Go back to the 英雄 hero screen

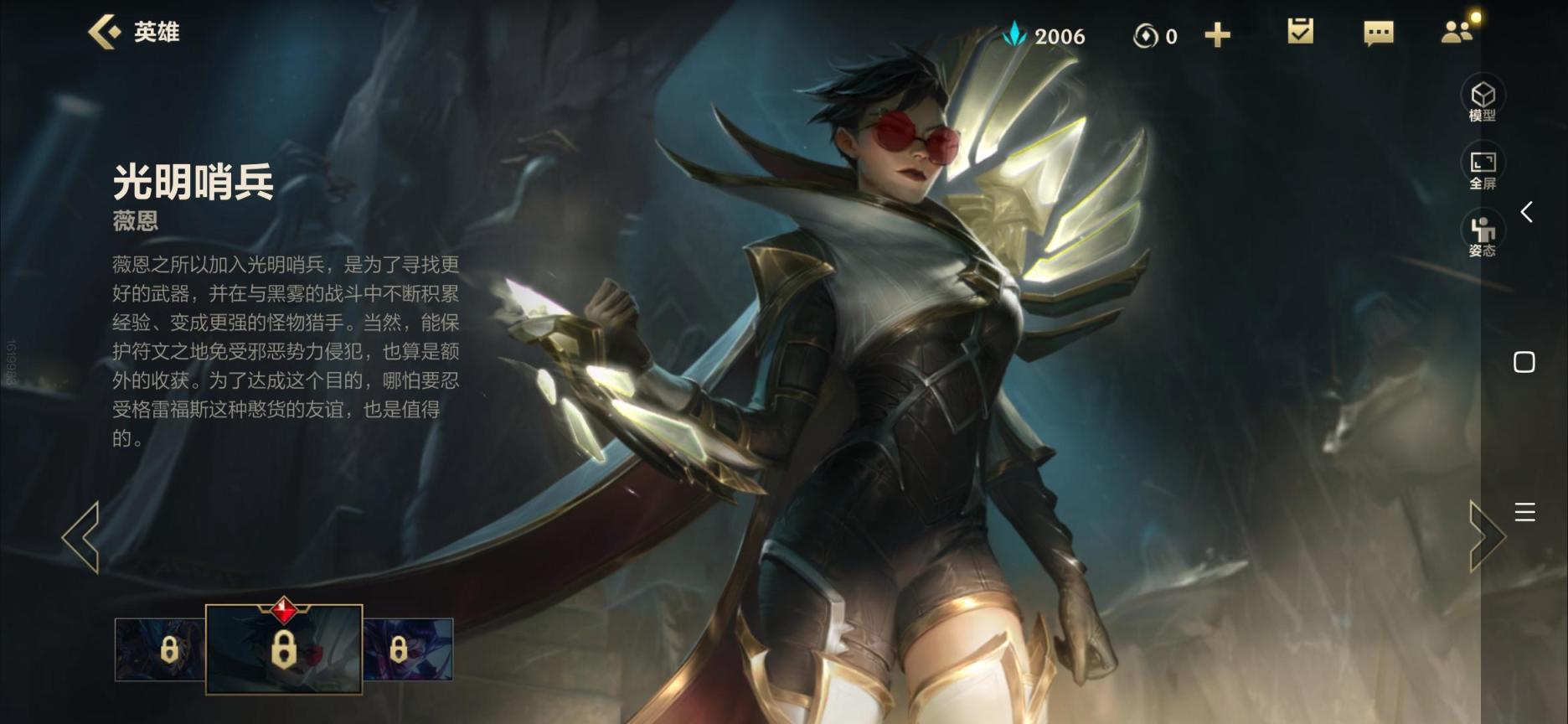click(x=134, y=33)
